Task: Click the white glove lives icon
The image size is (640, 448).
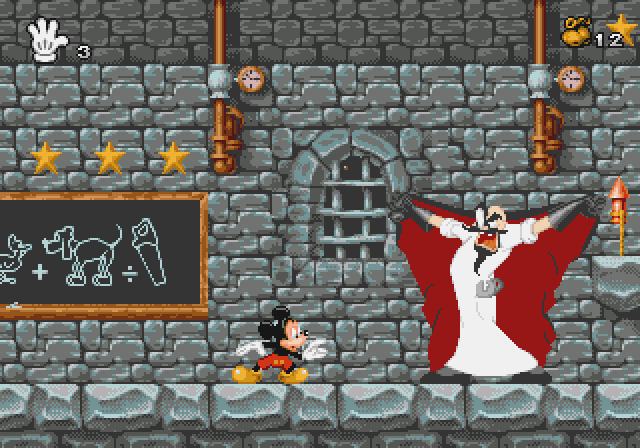Action: (x=48, y=41)
